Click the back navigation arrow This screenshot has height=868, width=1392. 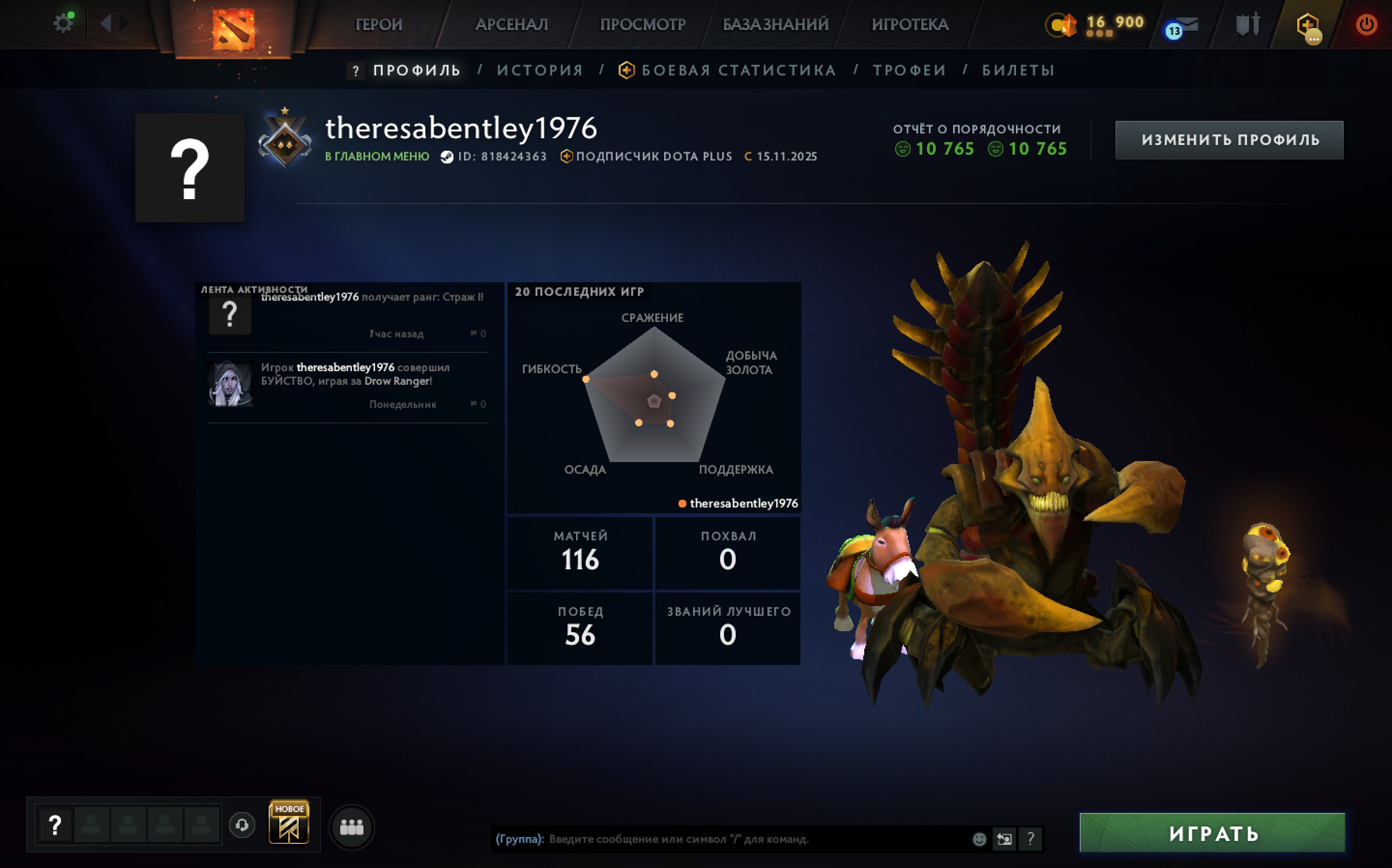[x=106, y=24]
